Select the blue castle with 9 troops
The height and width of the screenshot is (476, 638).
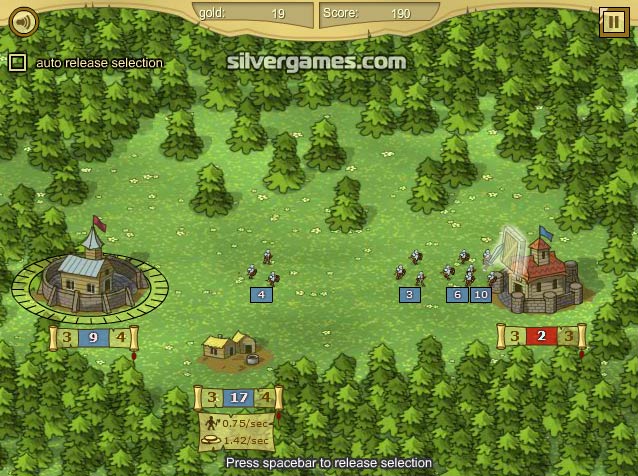pyautogui.click(x=89, y=276)
